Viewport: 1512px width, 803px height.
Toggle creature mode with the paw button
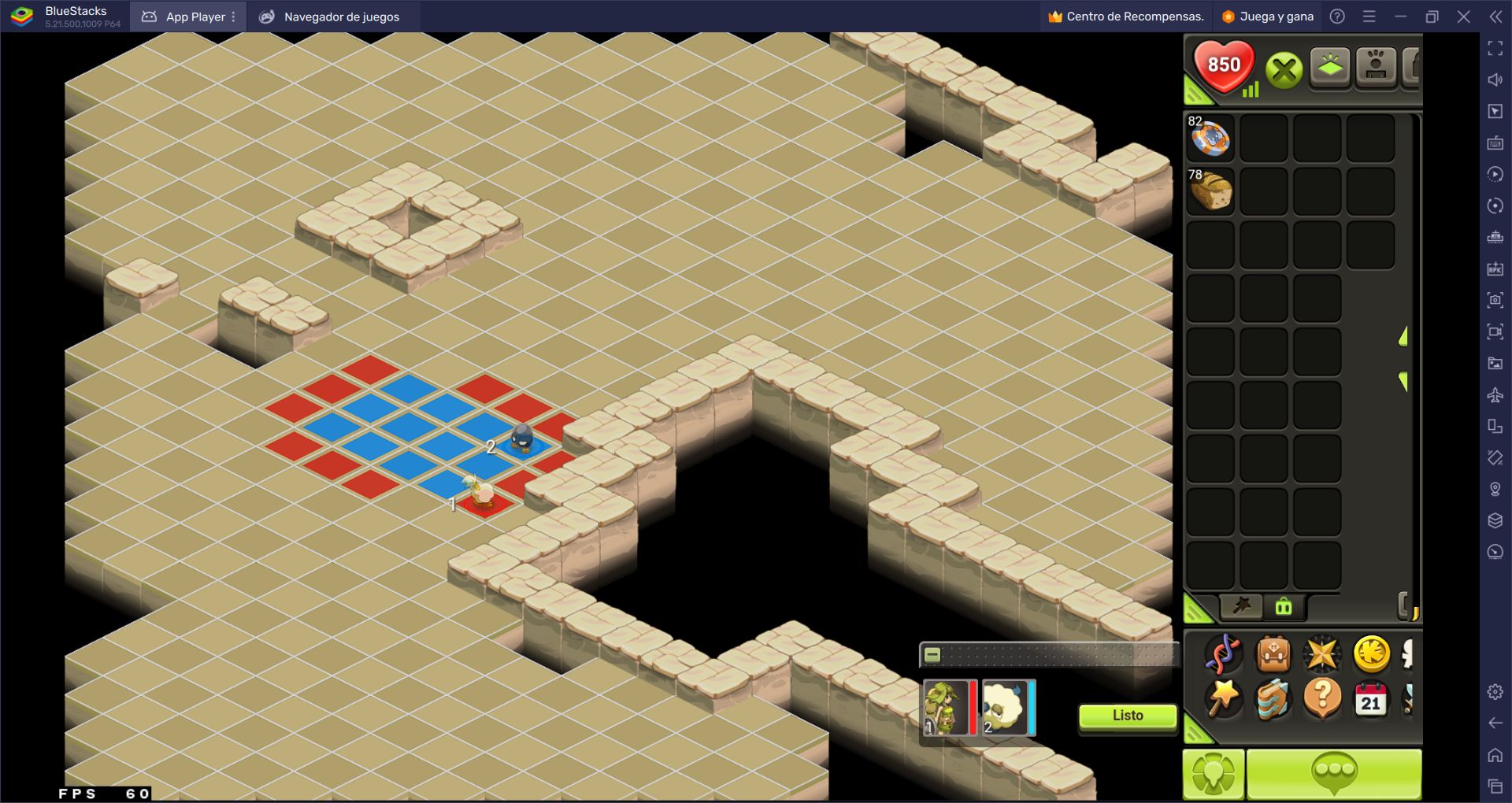point(1377,67)
